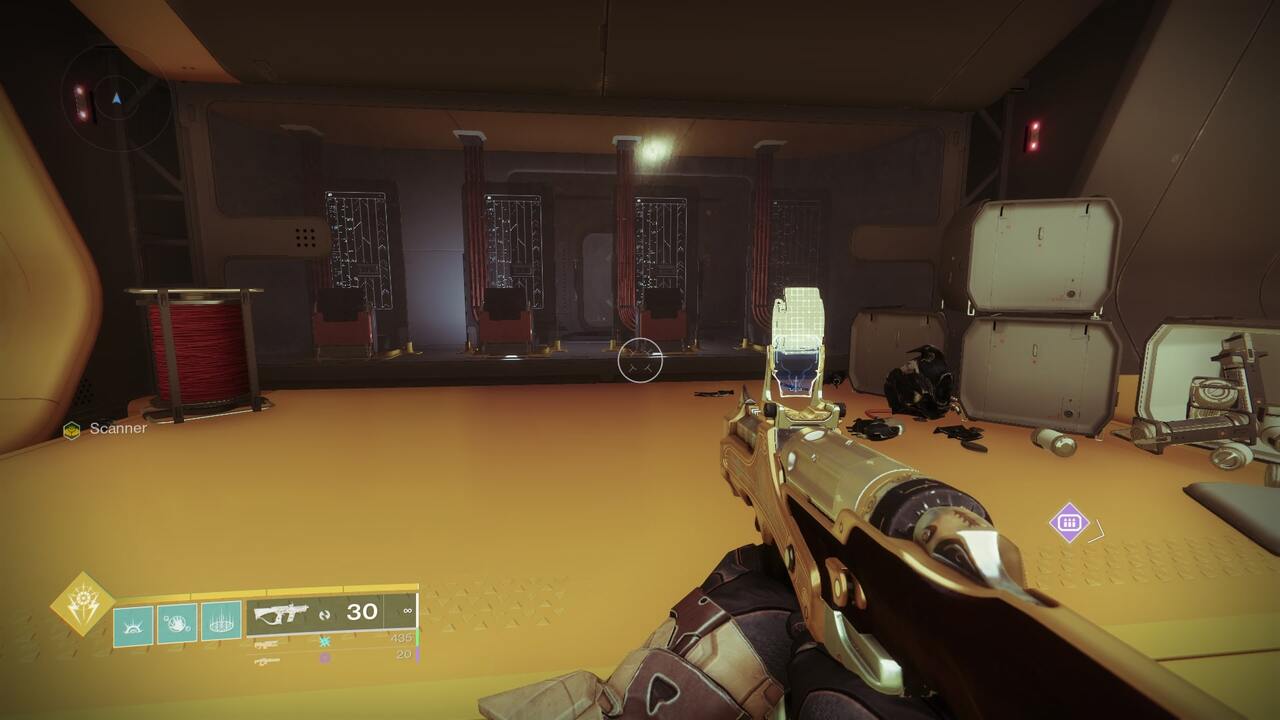Click the purple engram pickup icon
The image size is (1280, 720).
1068,521
